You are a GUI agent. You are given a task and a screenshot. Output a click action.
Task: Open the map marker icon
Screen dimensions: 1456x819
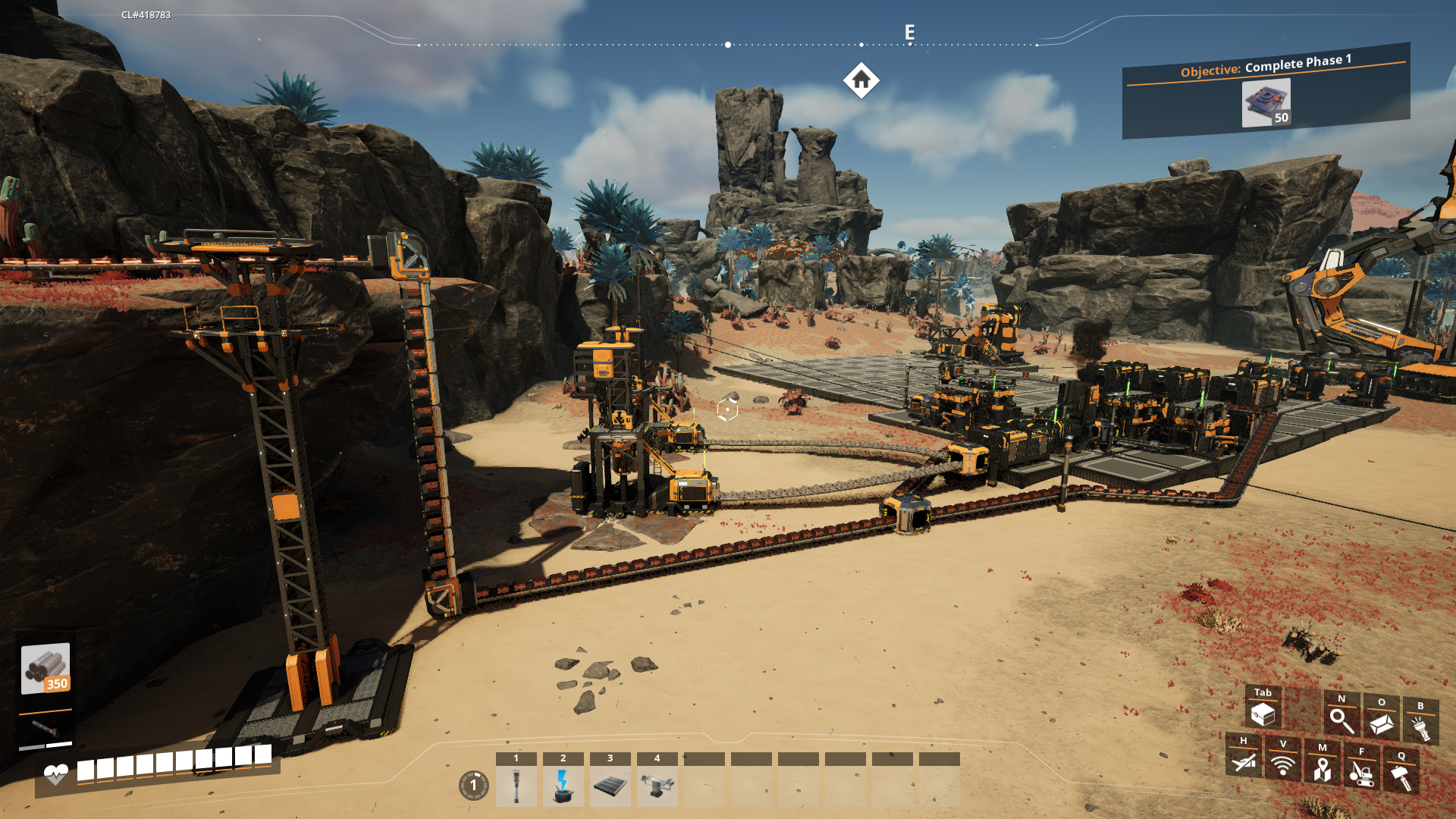point(1323,770)
